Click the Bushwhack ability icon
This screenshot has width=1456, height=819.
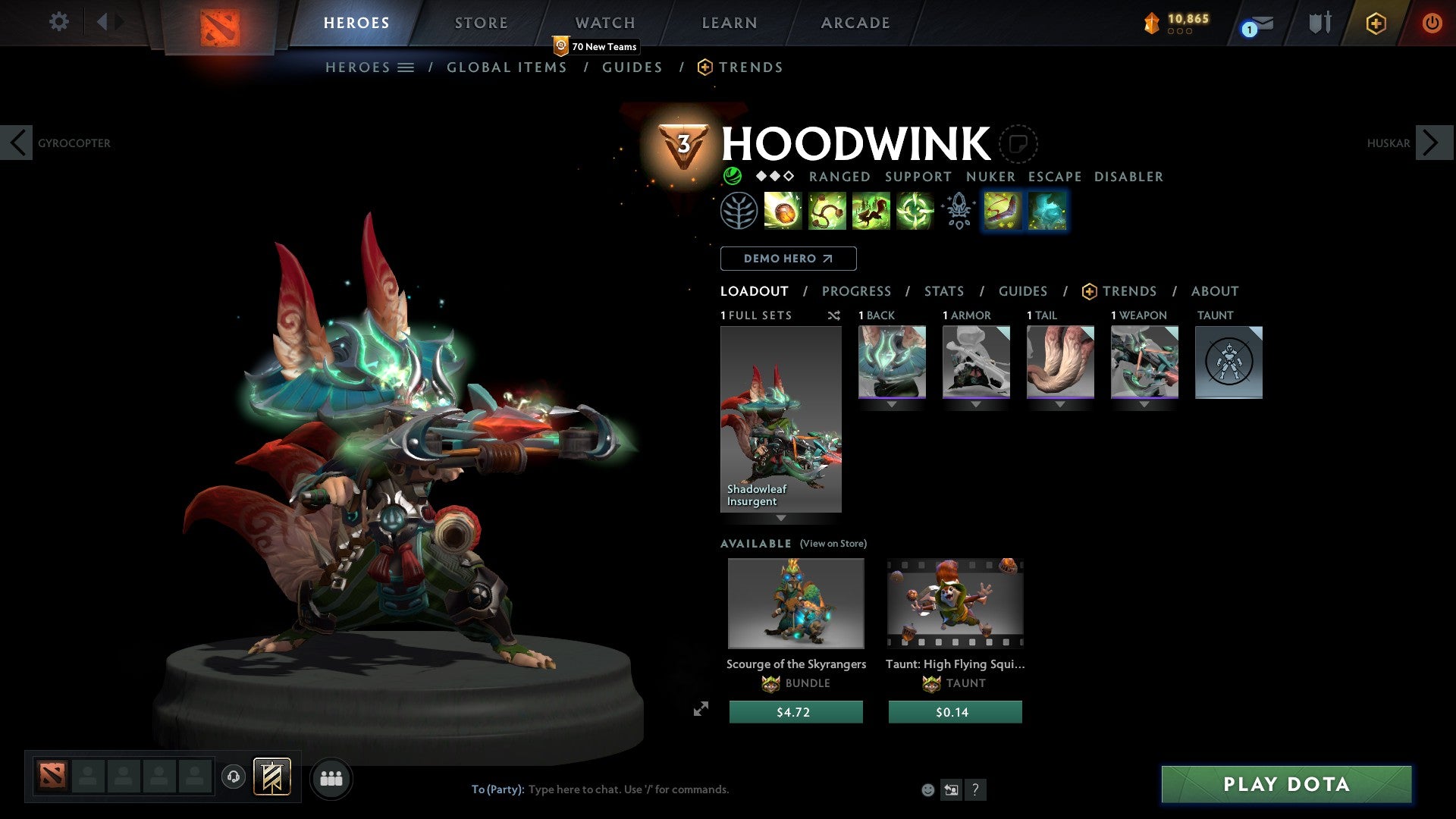[827, 211]
